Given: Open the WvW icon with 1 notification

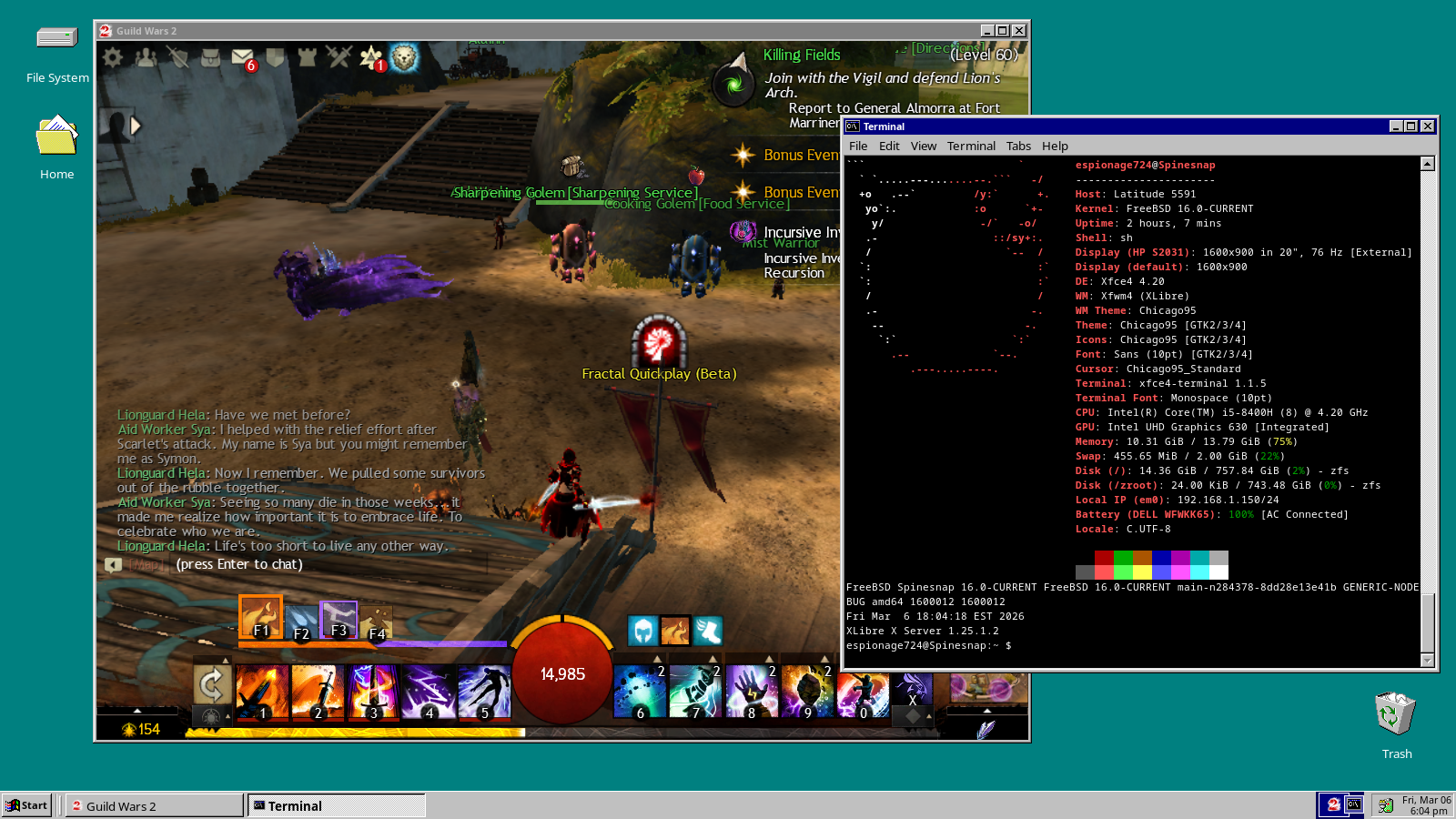Looking at the screenshot, I should pos(371,57).
